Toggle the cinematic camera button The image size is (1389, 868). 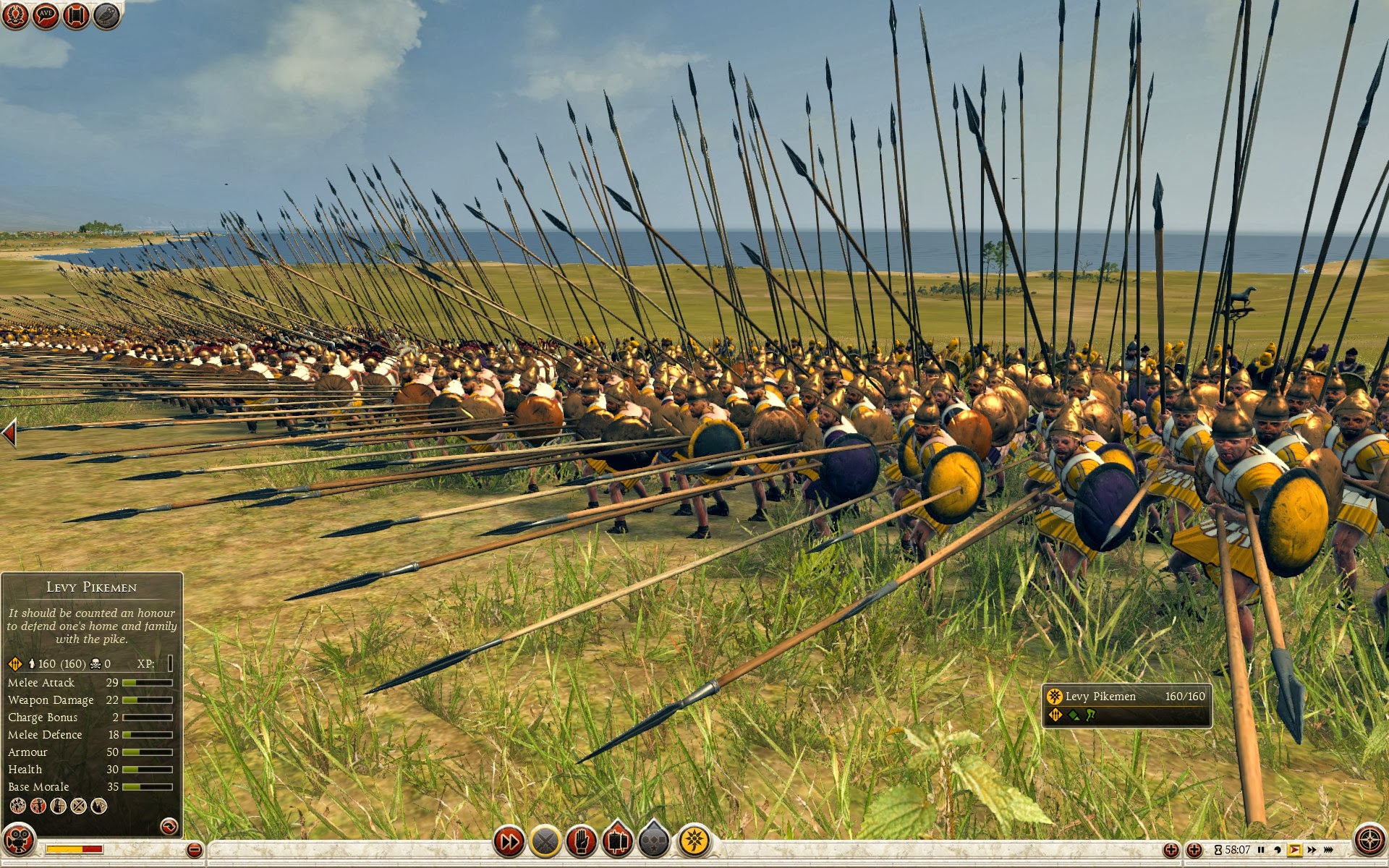19,841
